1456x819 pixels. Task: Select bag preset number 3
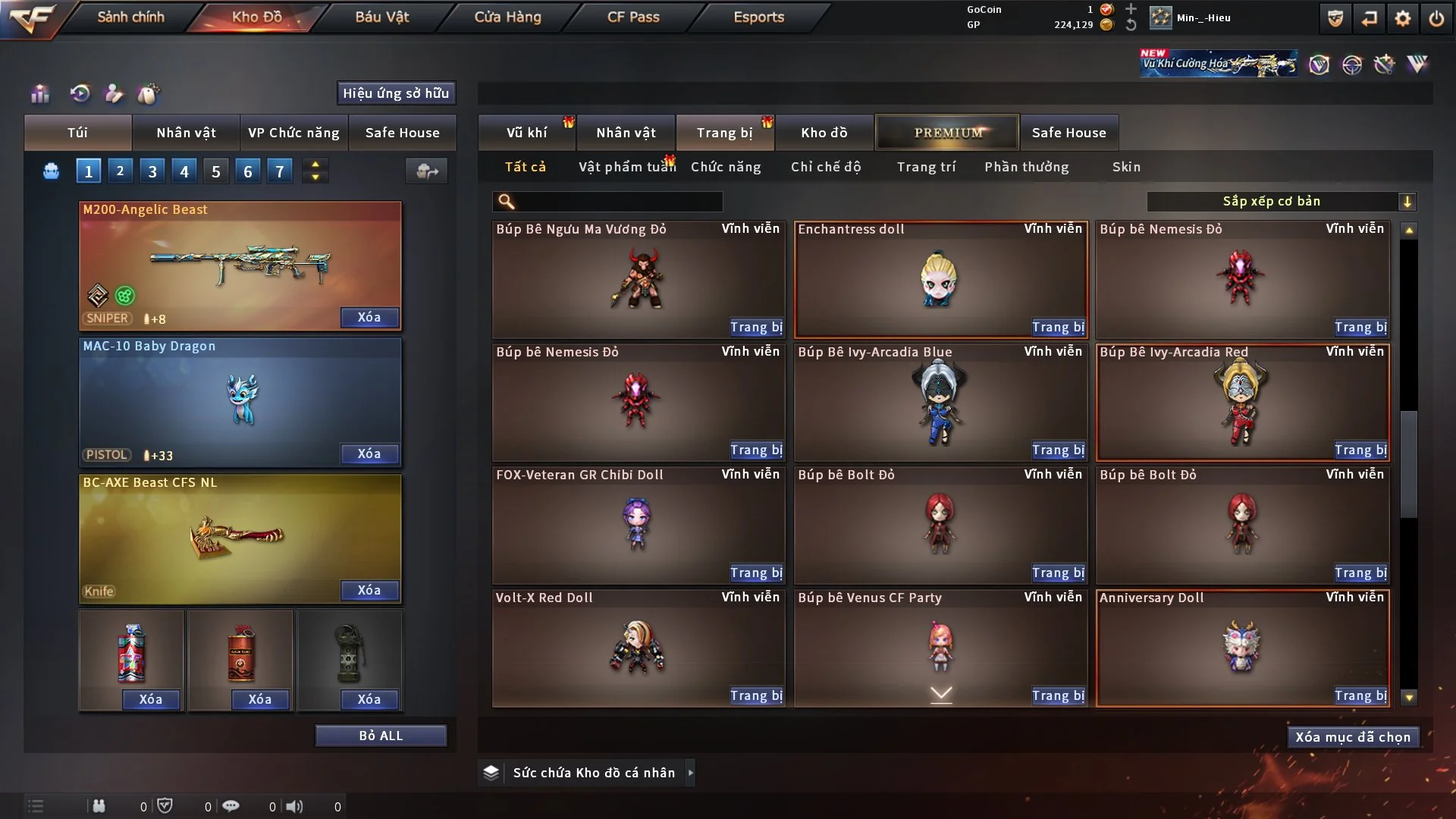(x=152, y=171)
